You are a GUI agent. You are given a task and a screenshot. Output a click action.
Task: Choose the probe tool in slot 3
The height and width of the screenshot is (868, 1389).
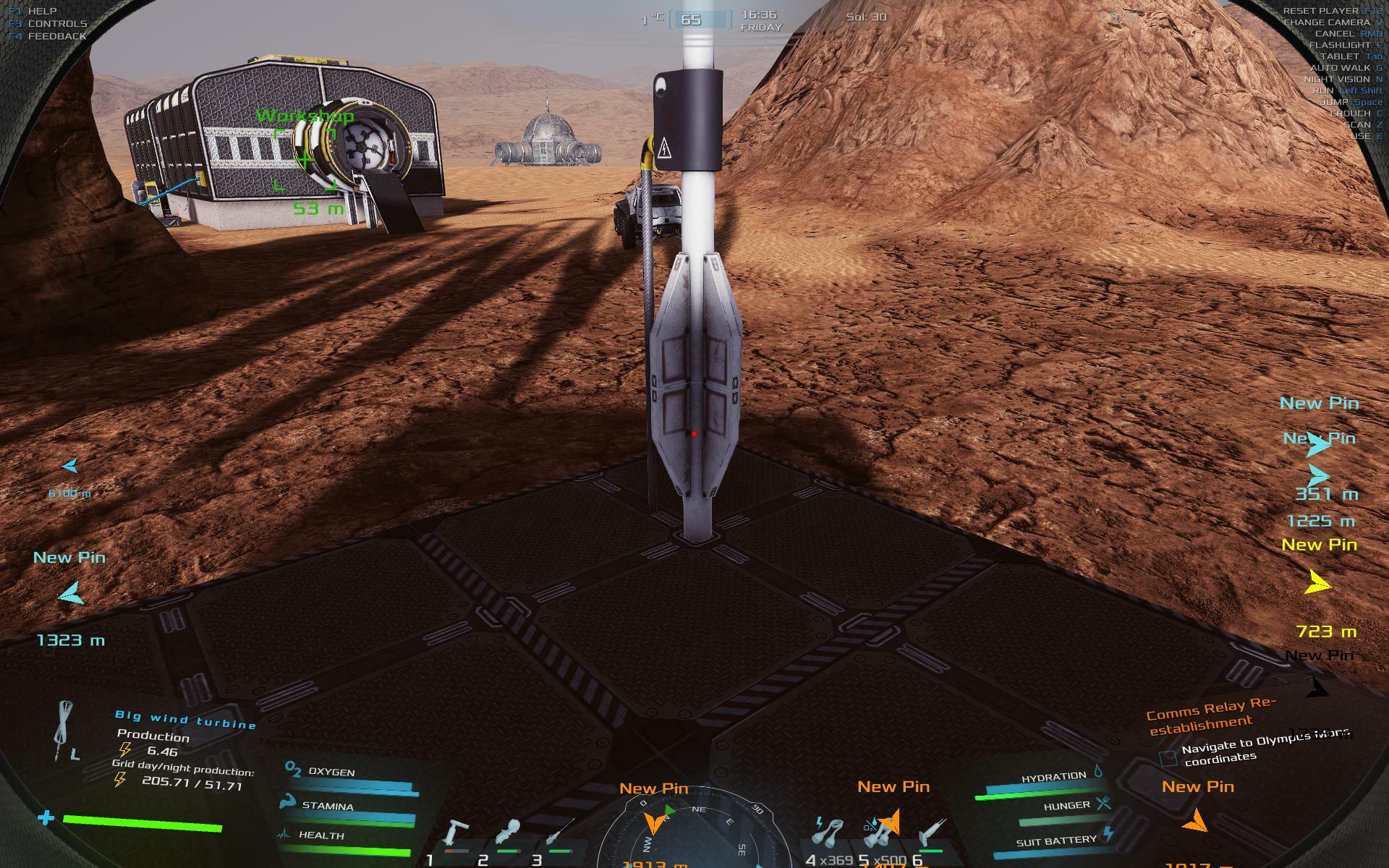(x=560, y=832)
